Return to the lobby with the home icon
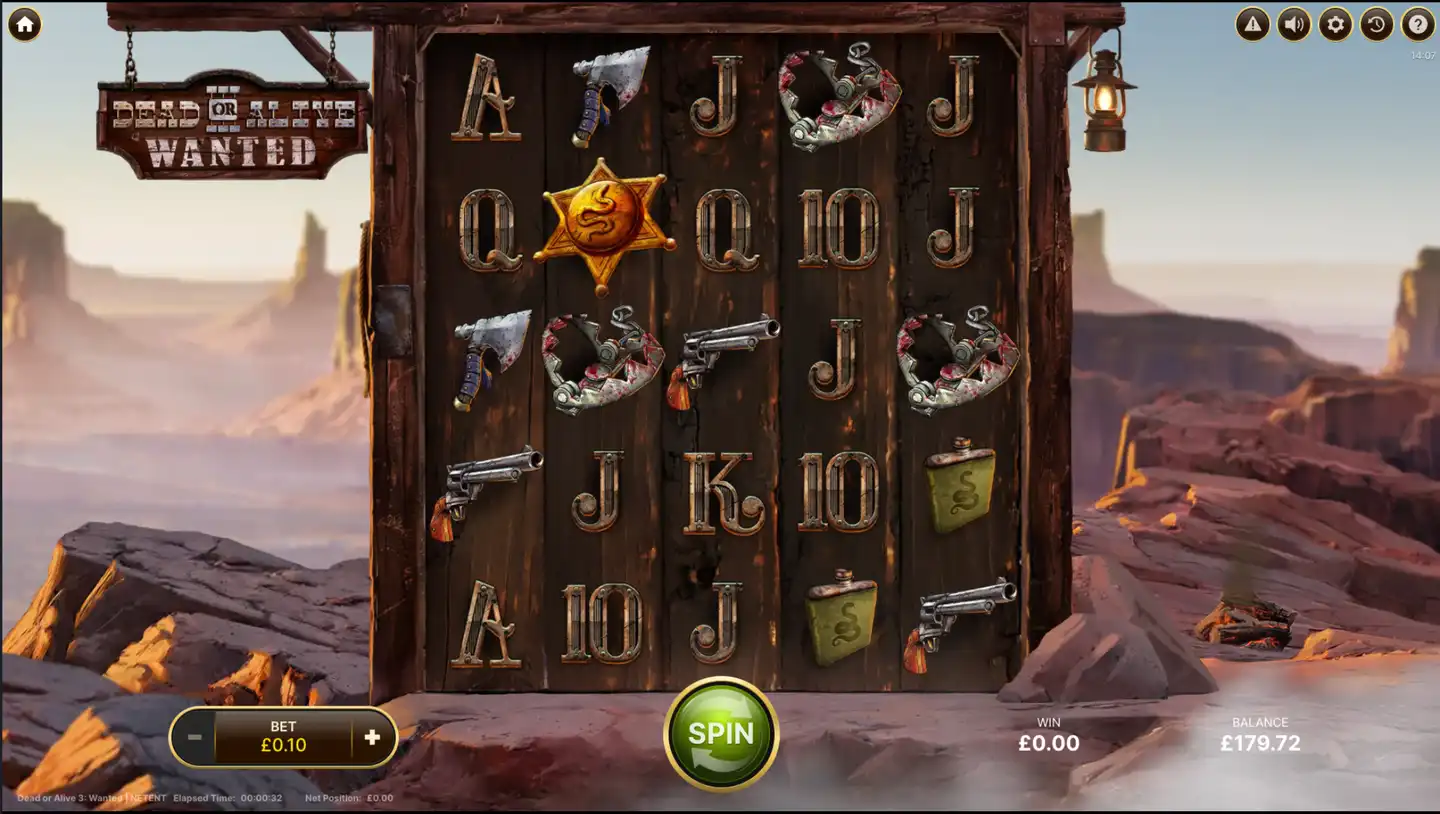This screenshot has width=1440, height=814. click(22, 23)
